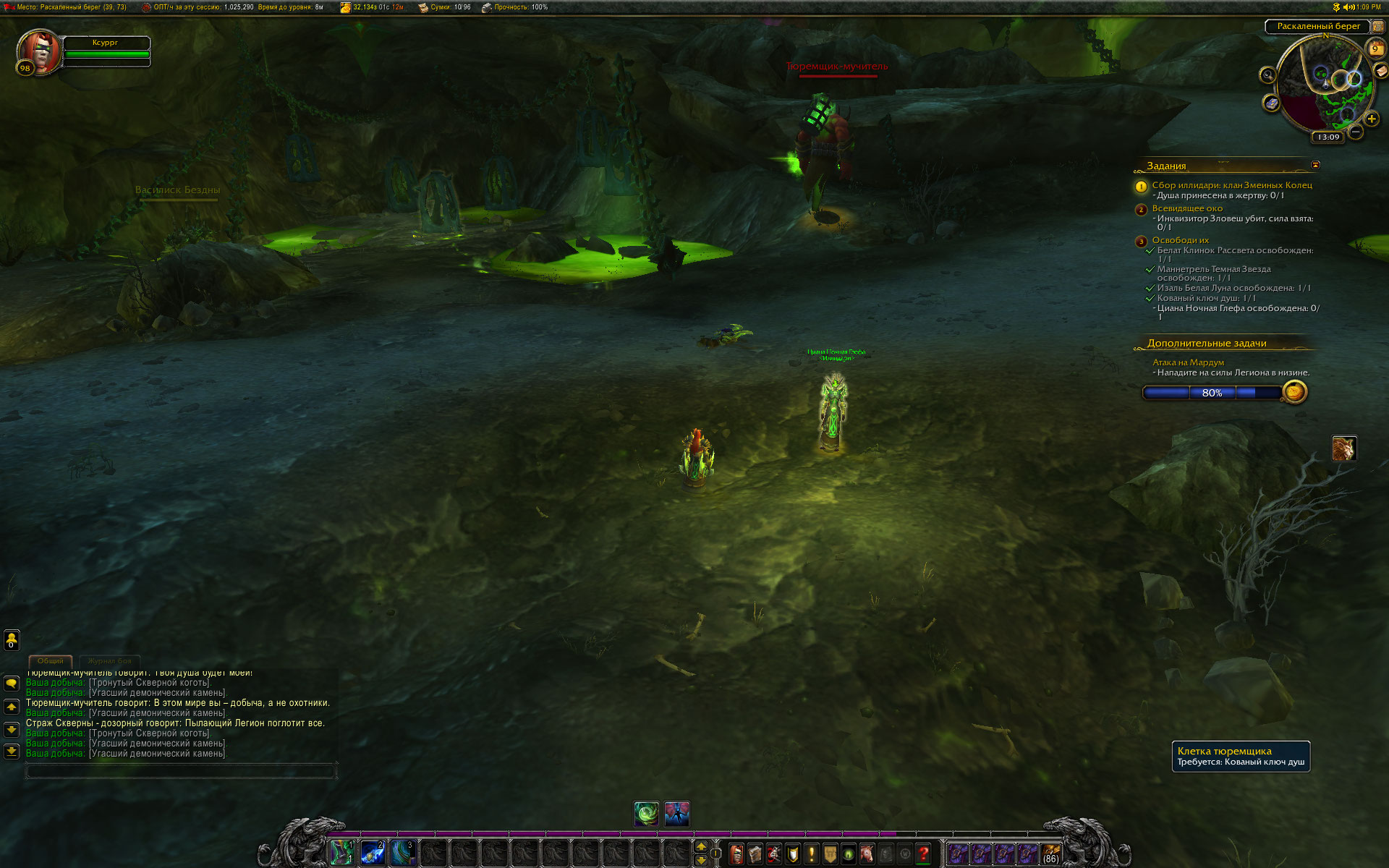Open the red question mark help button

pos(923,854)
